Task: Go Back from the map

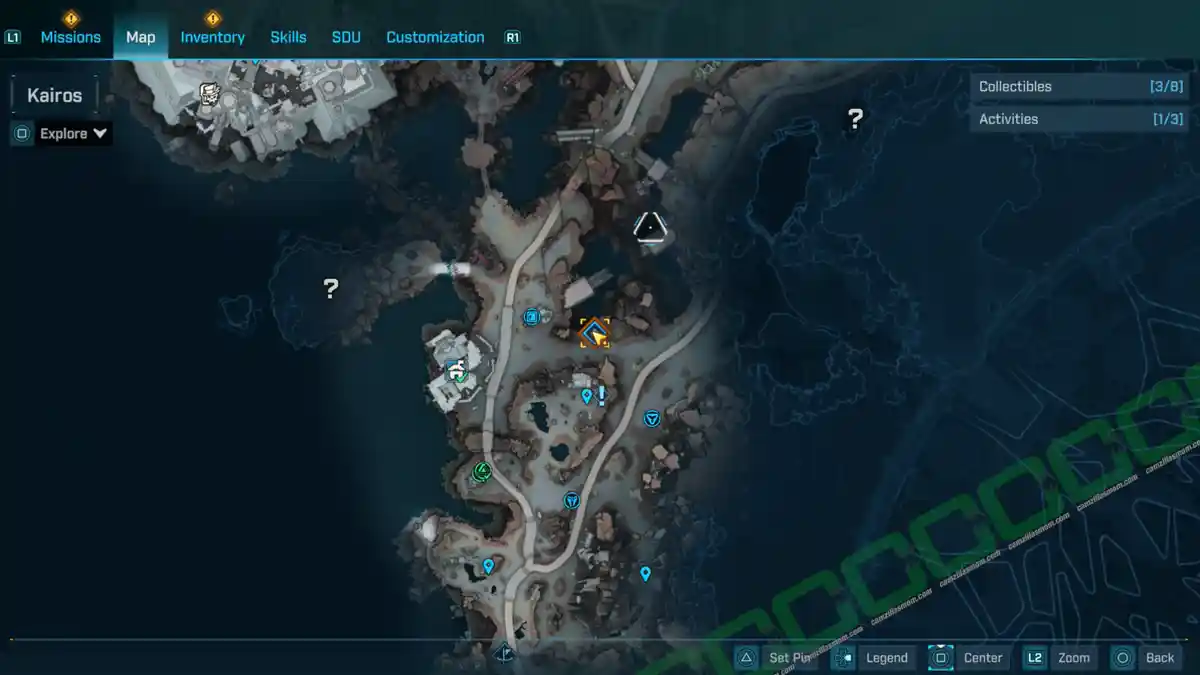Action: pos(1159,658)
